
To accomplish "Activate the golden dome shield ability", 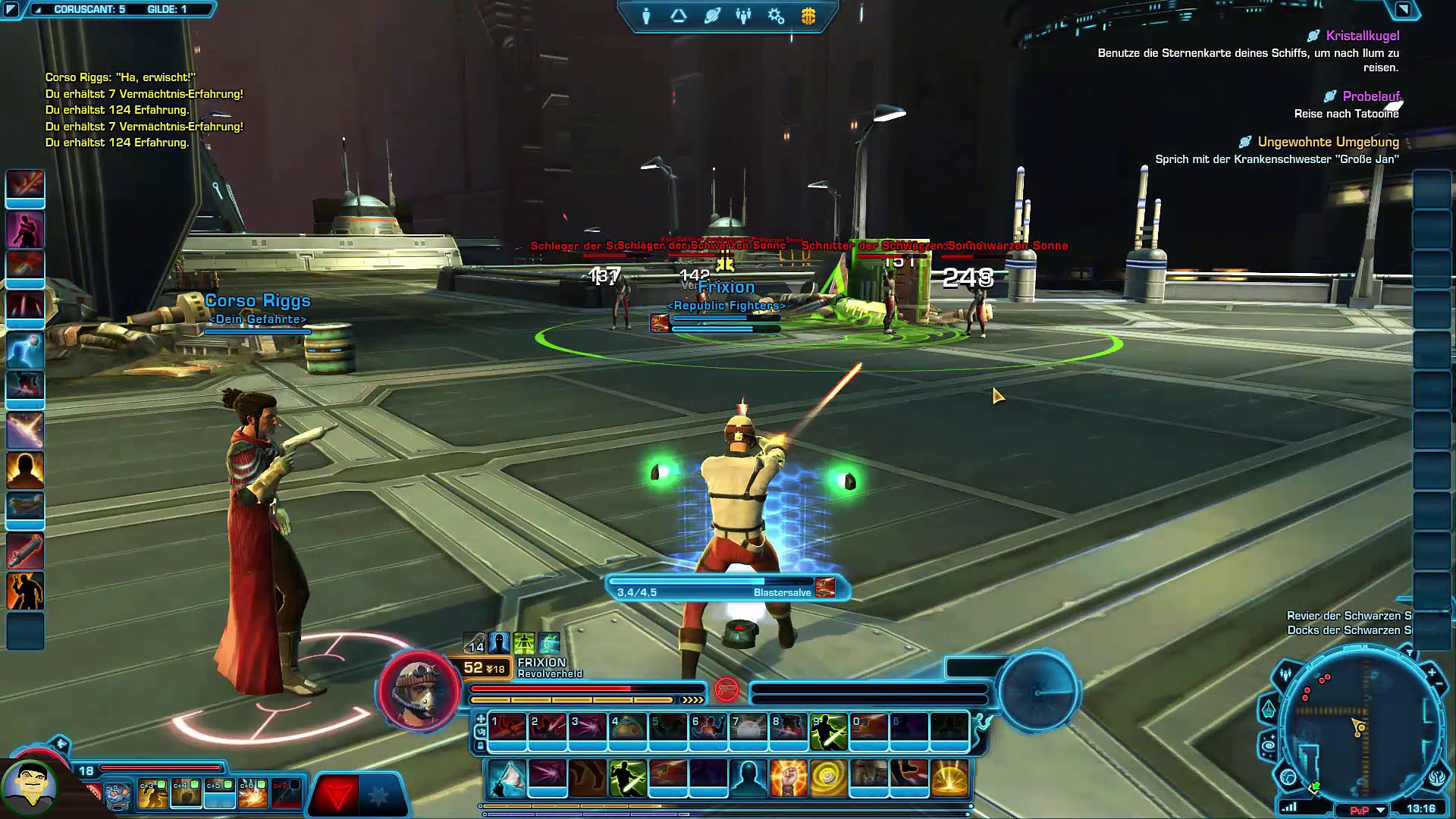I will point(949,778).
